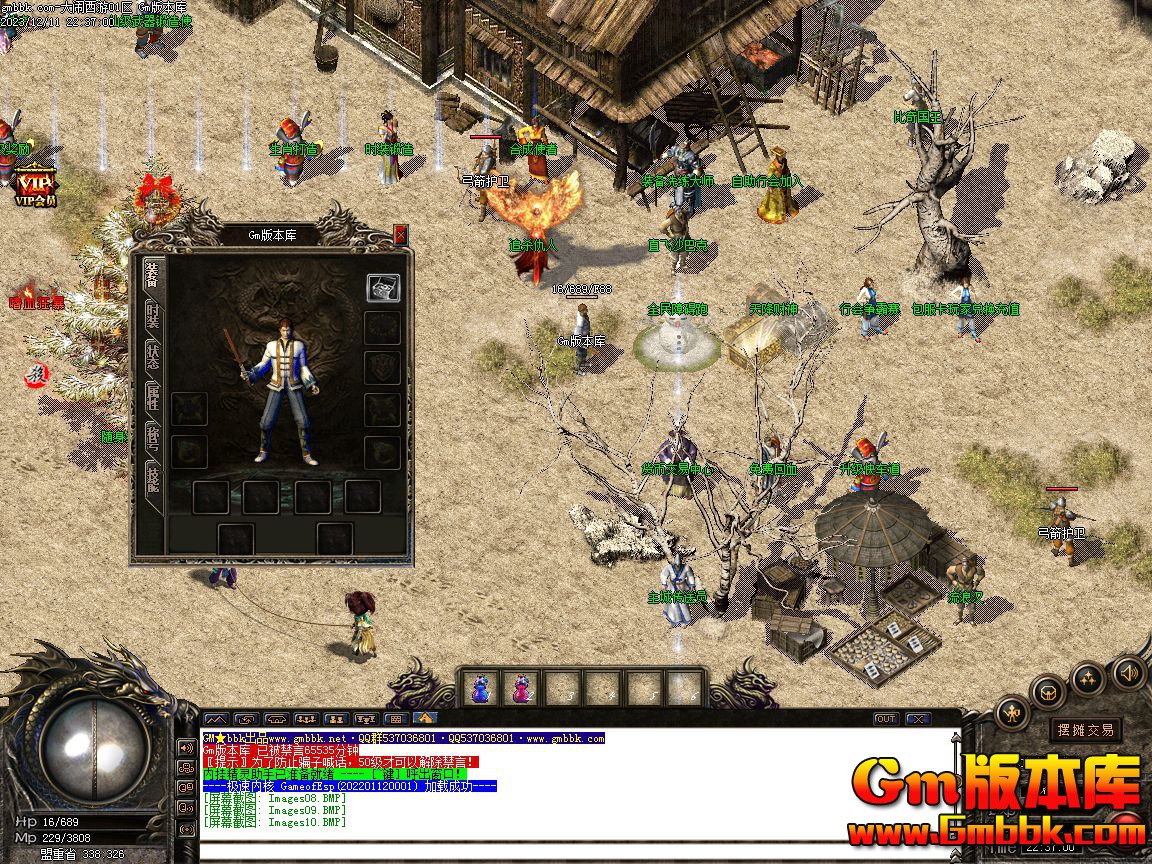Image resolution: width=1152 pixels, height=864 pixels.
Task: Switch to the 技能 tab
Action: (x=152, y=479)
